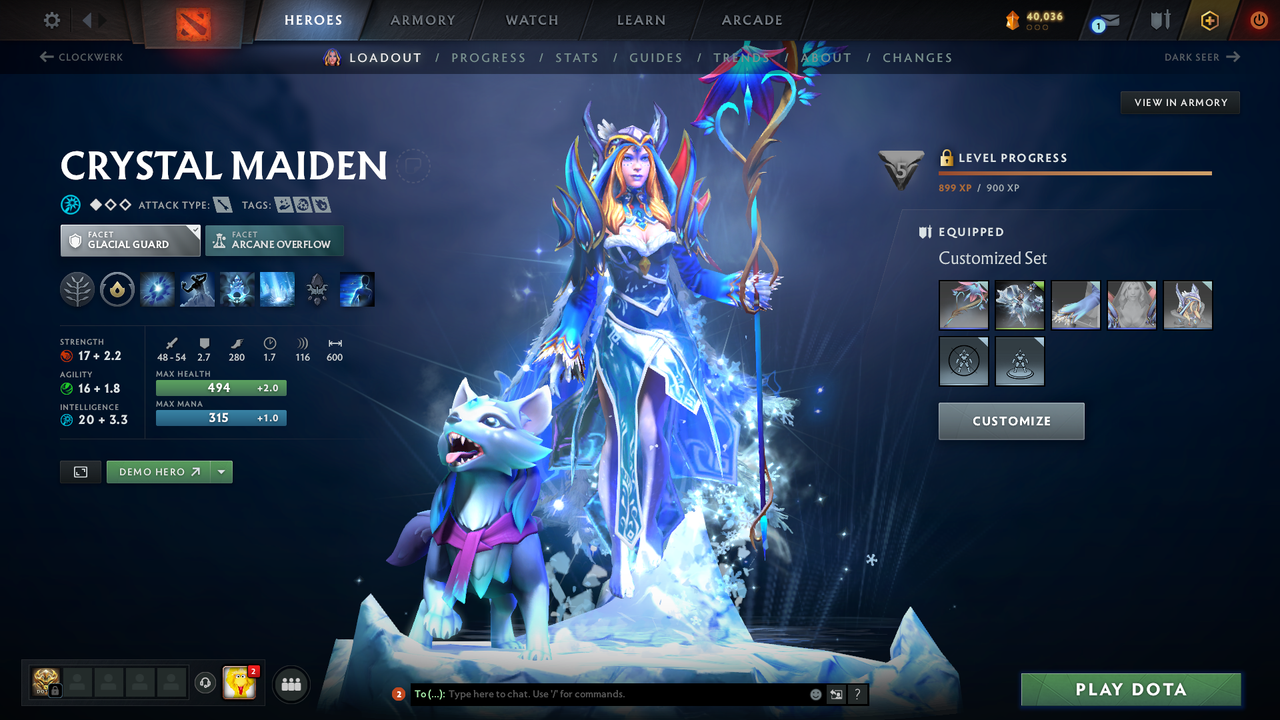Select the Glacial Guard facet
This screenshot has width=1280, height=720.
pos(129,240)
